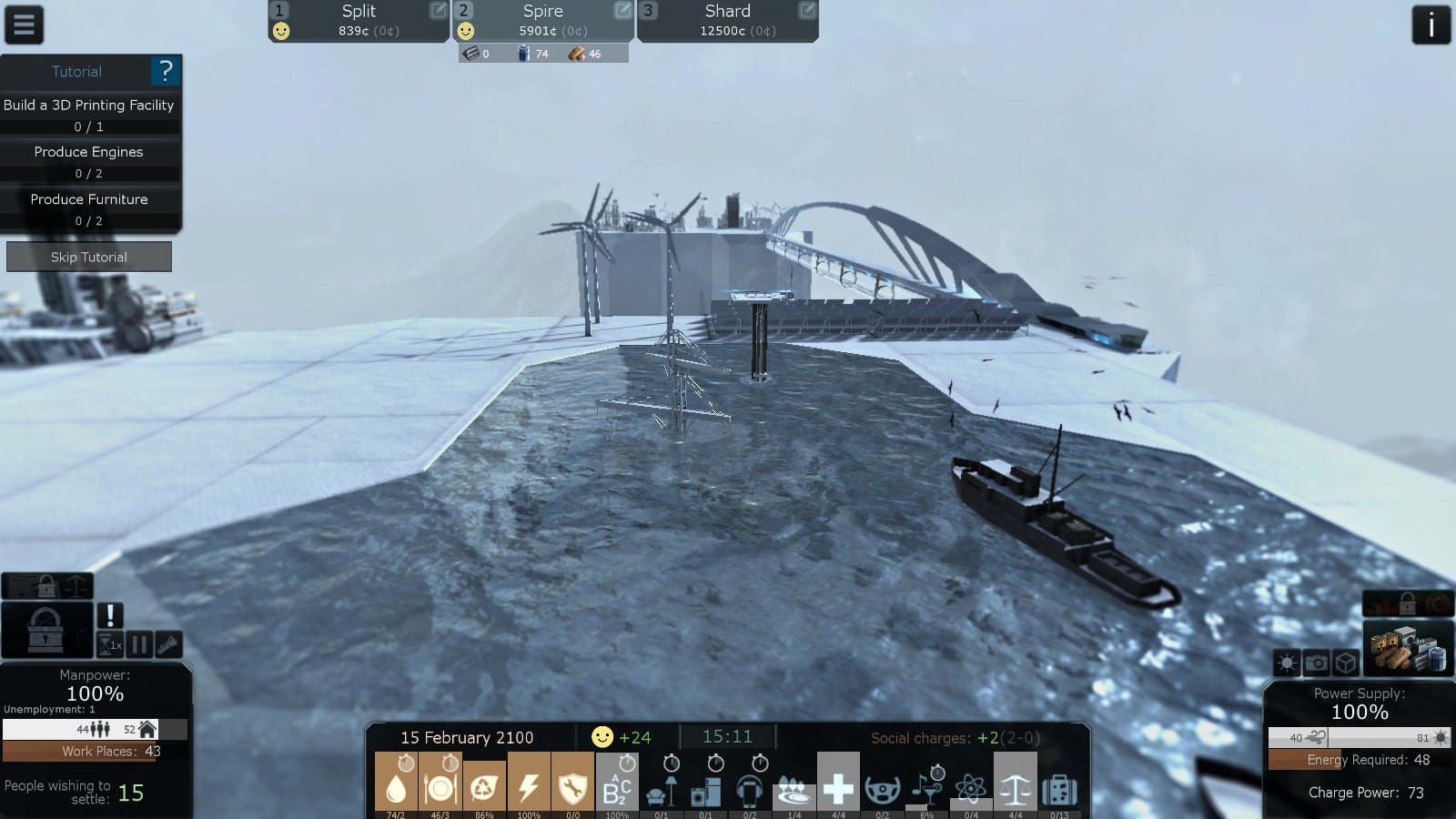Open the tutorial help question mark

[x=165, y=71]
